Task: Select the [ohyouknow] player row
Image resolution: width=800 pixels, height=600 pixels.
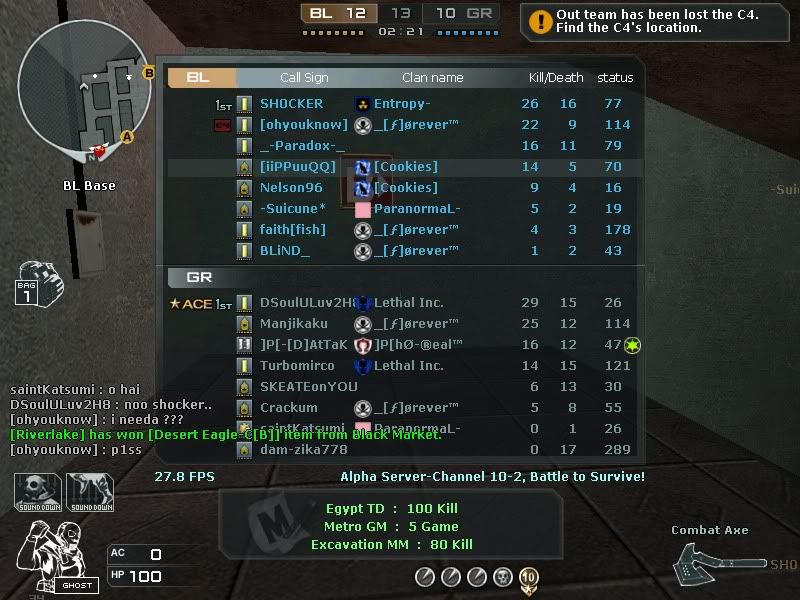Action: [x=400, y=125]
